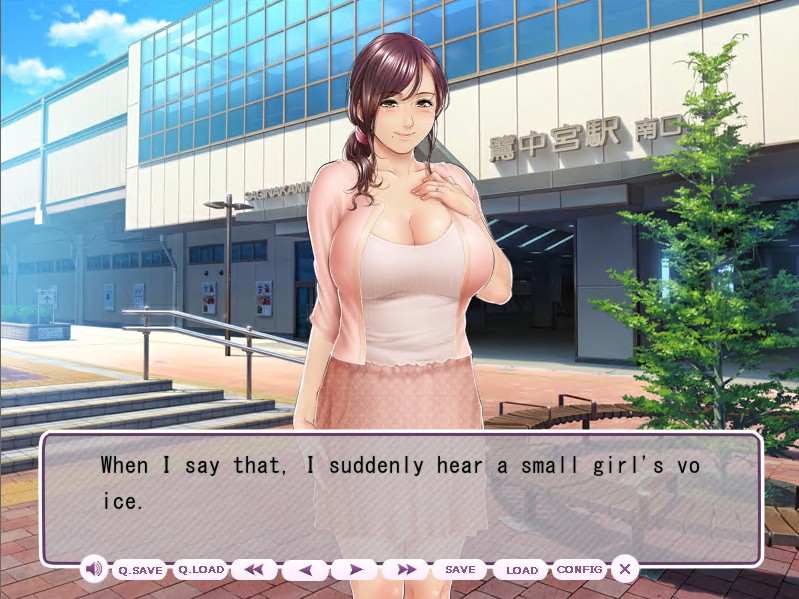
Task: Quick save with Q.SAVE button
Action: tap(140, 570)
